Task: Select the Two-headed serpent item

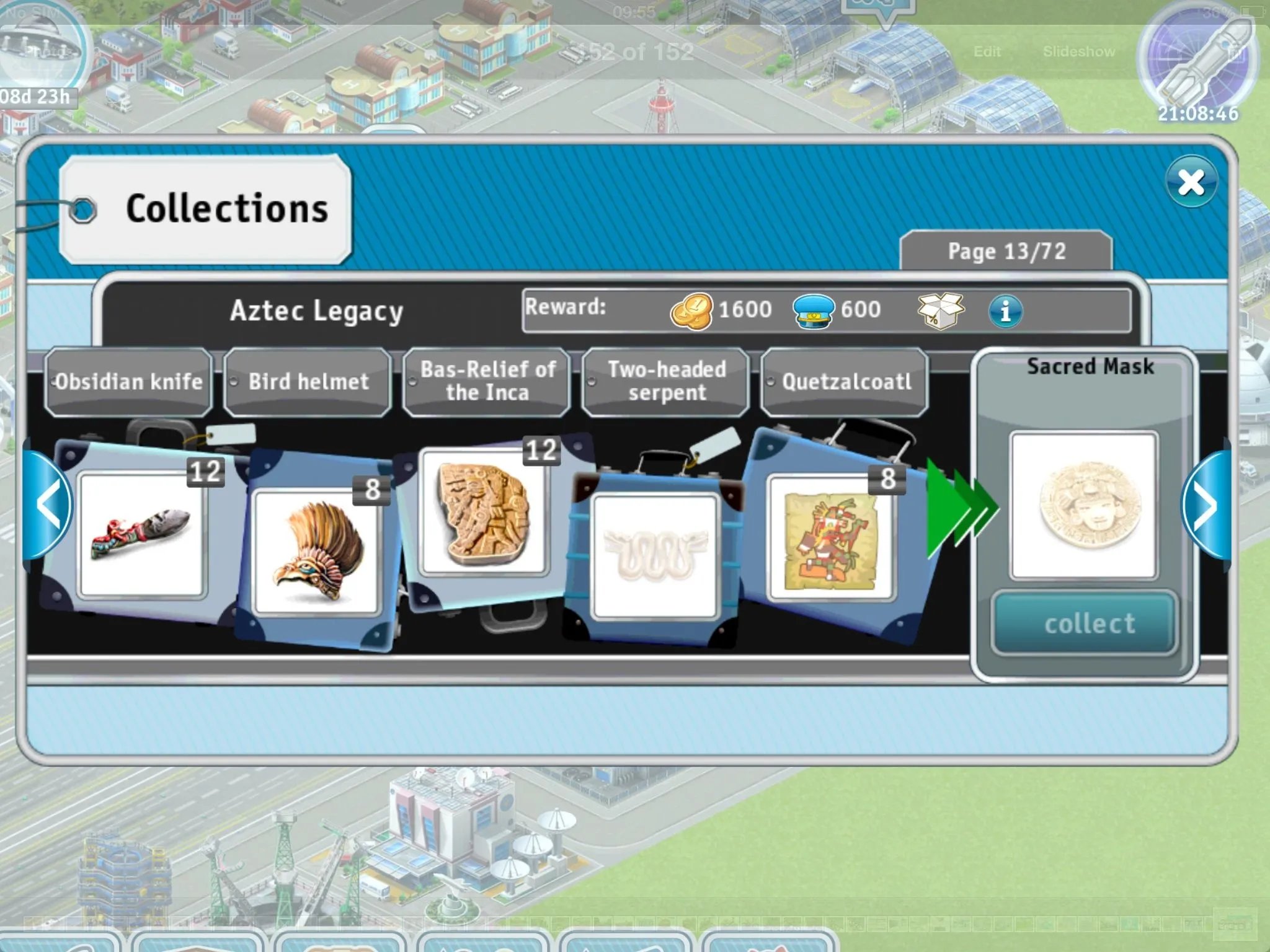Action: [x=655, y=555]
